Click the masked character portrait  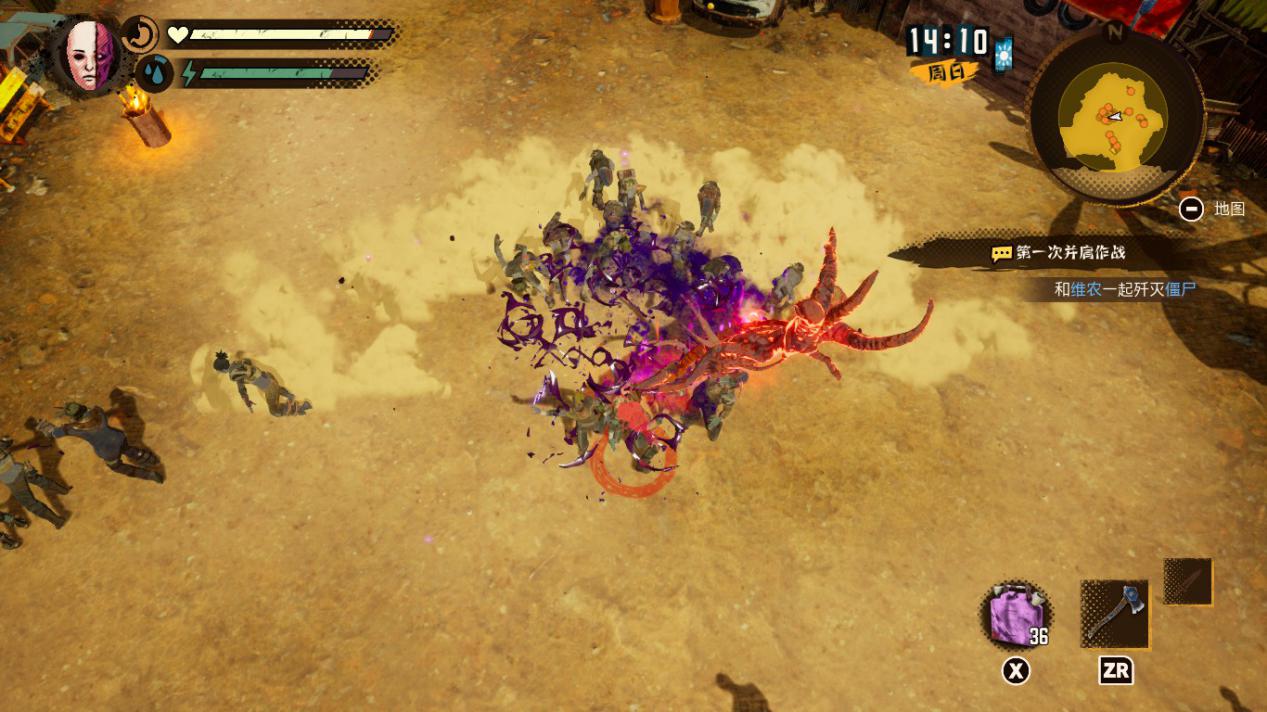pos(92,54)
